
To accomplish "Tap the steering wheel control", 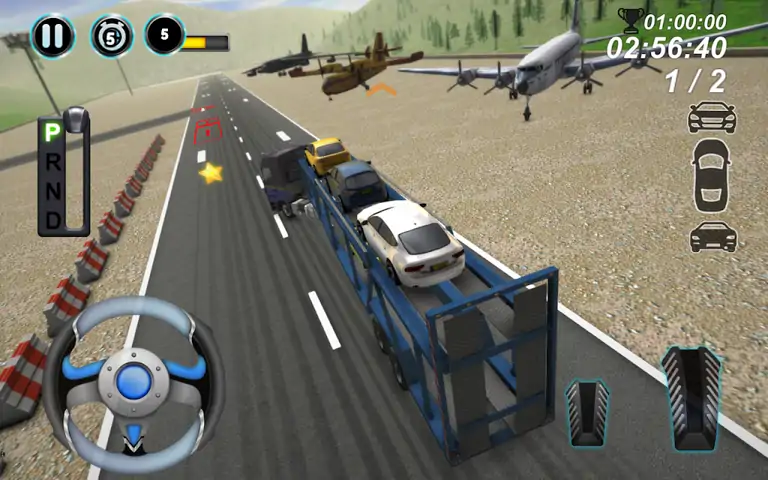I will 133,381.
